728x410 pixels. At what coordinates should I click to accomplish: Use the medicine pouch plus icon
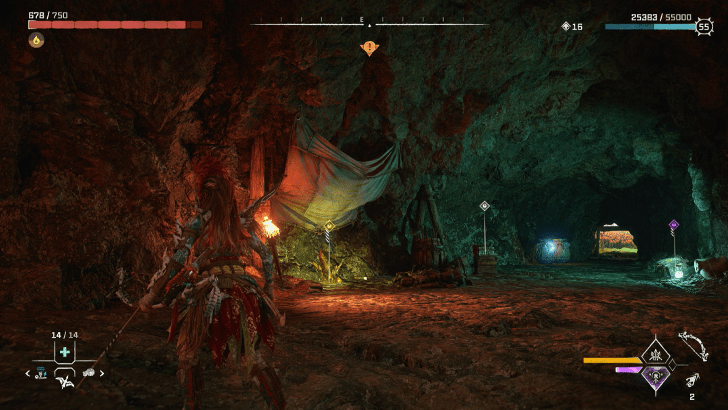[x=65, y=352]
